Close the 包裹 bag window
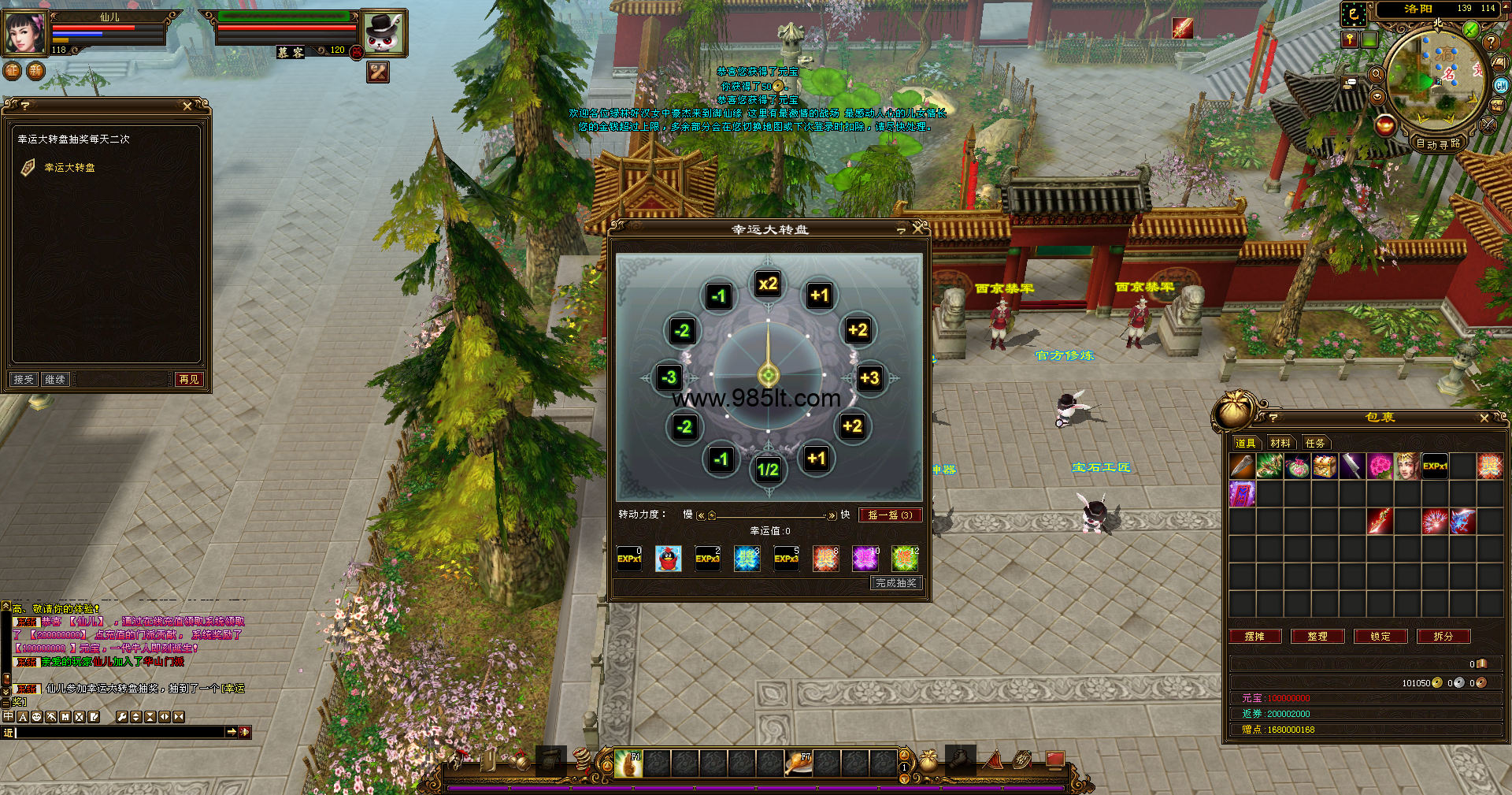The image size is (1512, 795). (1484, 418)
